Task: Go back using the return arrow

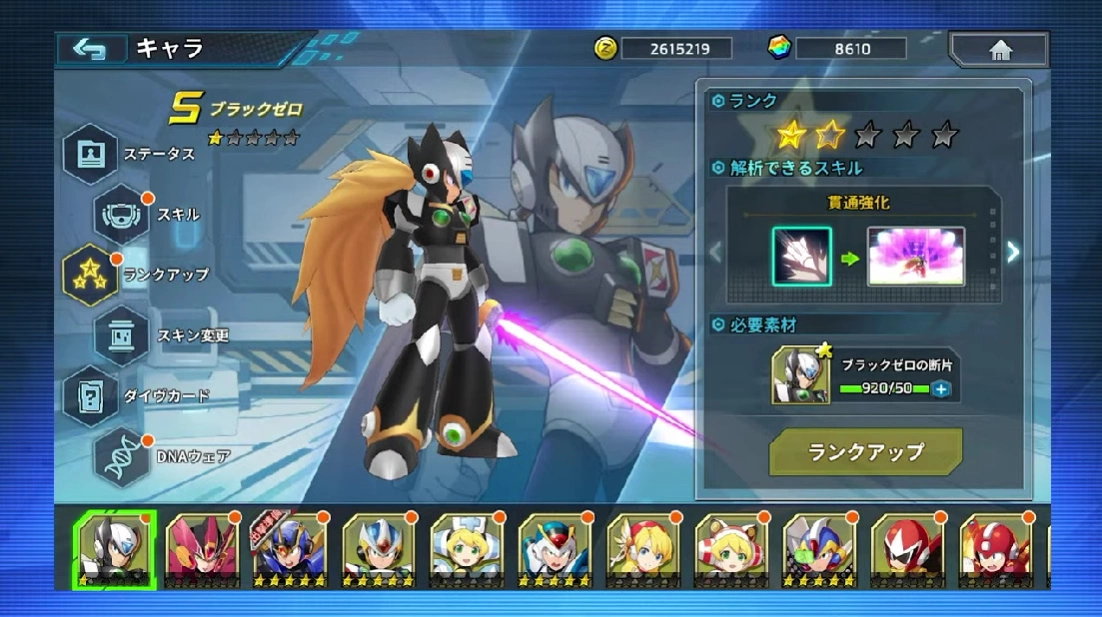Action: (90, 48)
